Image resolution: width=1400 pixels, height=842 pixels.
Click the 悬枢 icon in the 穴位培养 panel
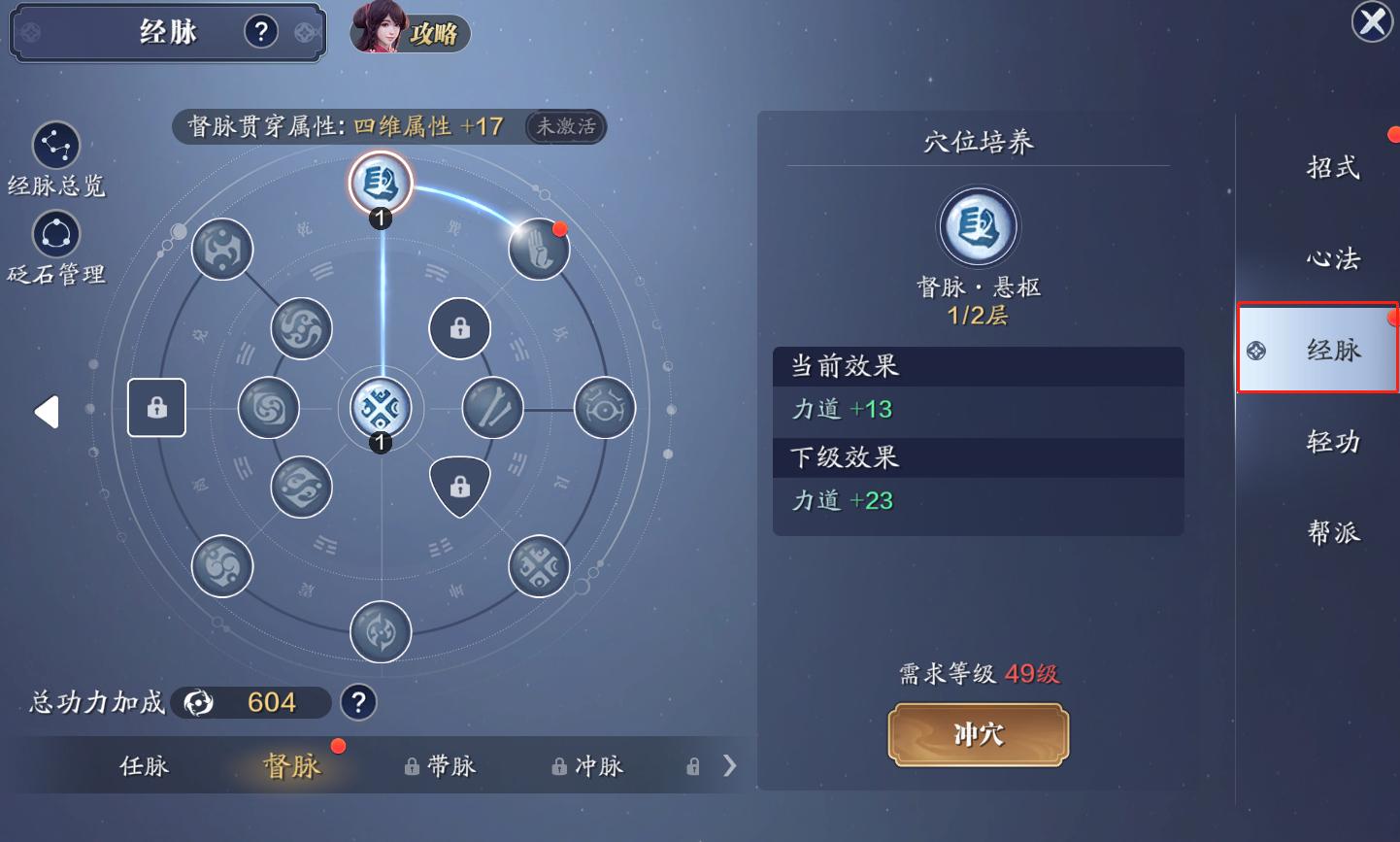pos(978,226)
